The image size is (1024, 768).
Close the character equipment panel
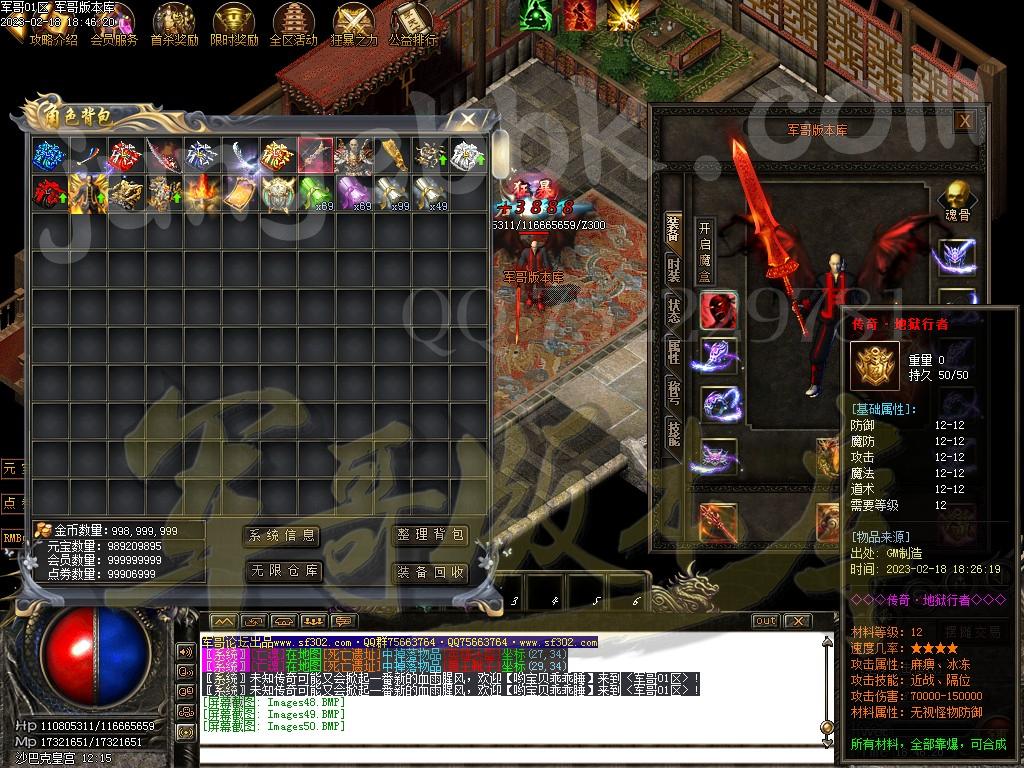(x=964, y=121)
